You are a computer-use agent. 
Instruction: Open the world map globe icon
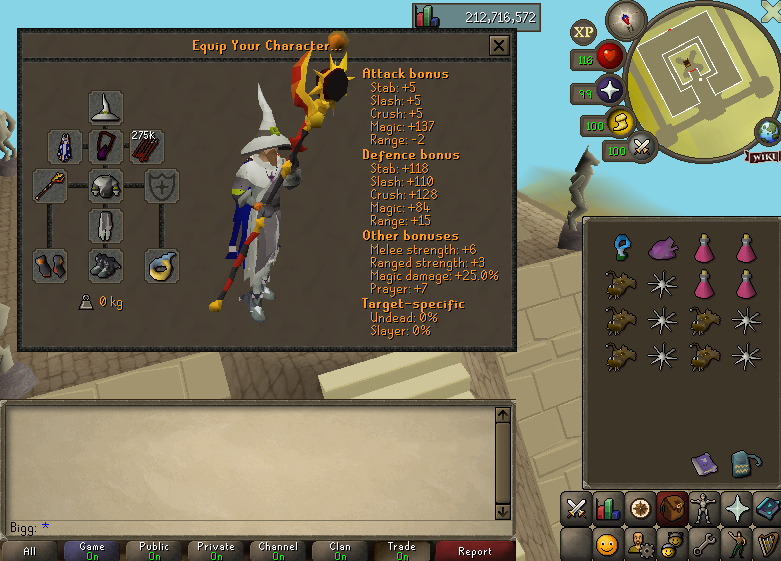point(768,130)
